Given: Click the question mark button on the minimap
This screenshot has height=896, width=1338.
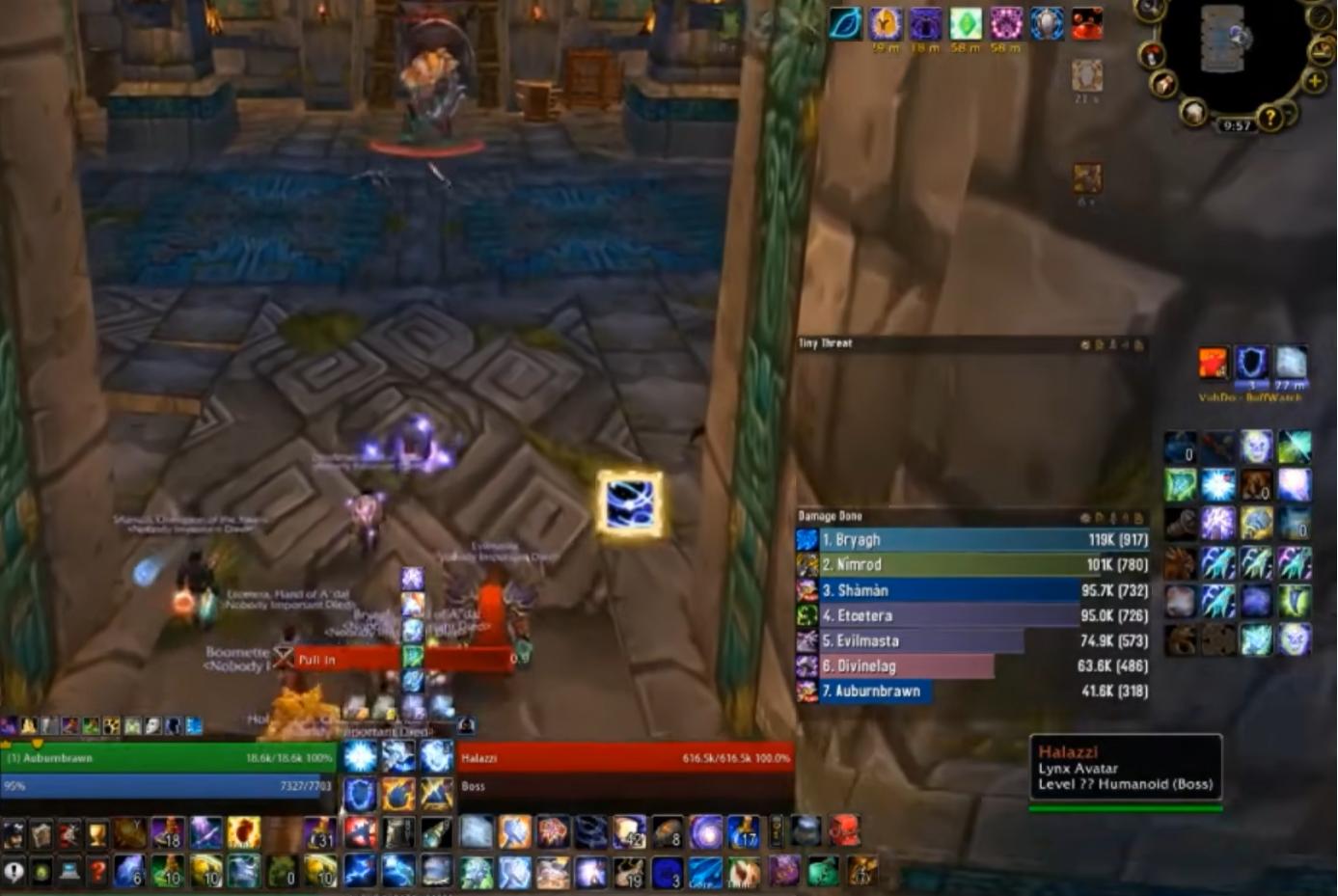Looking at the screenshot, I should (1270, 118).
